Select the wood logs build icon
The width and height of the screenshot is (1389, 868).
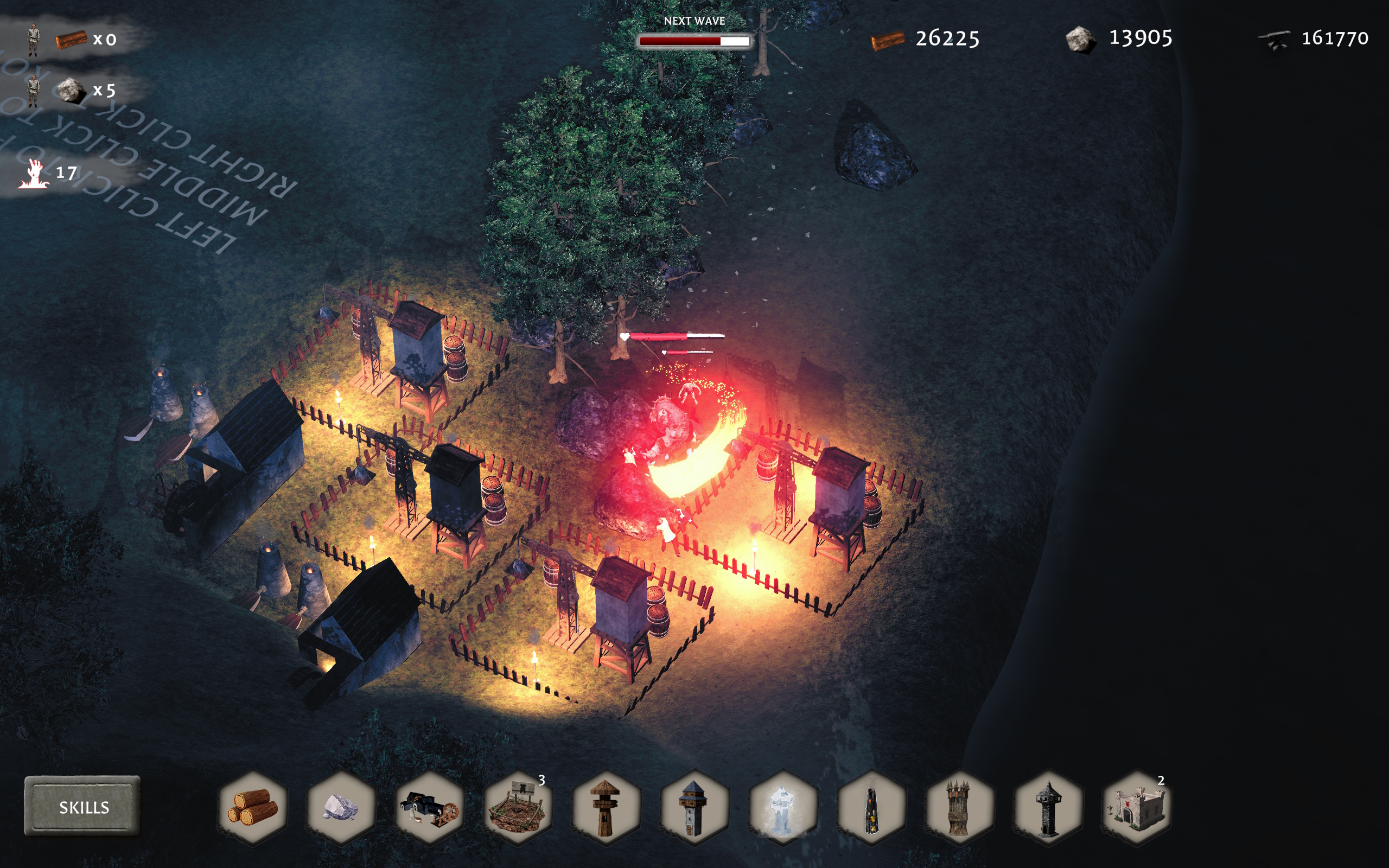coord(252,807)
